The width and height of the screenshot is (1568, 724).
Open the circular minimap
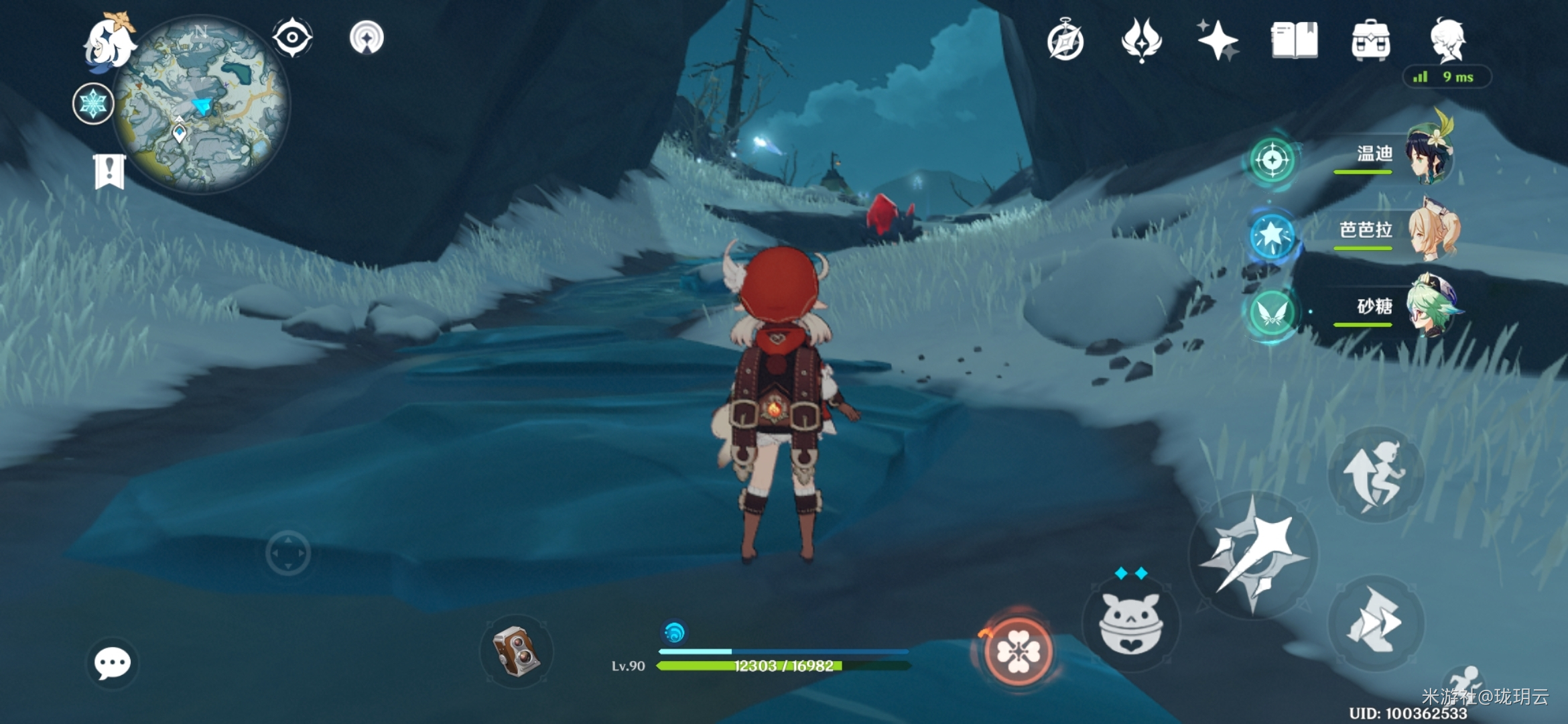pyautogui.click(x=201, y=105)
